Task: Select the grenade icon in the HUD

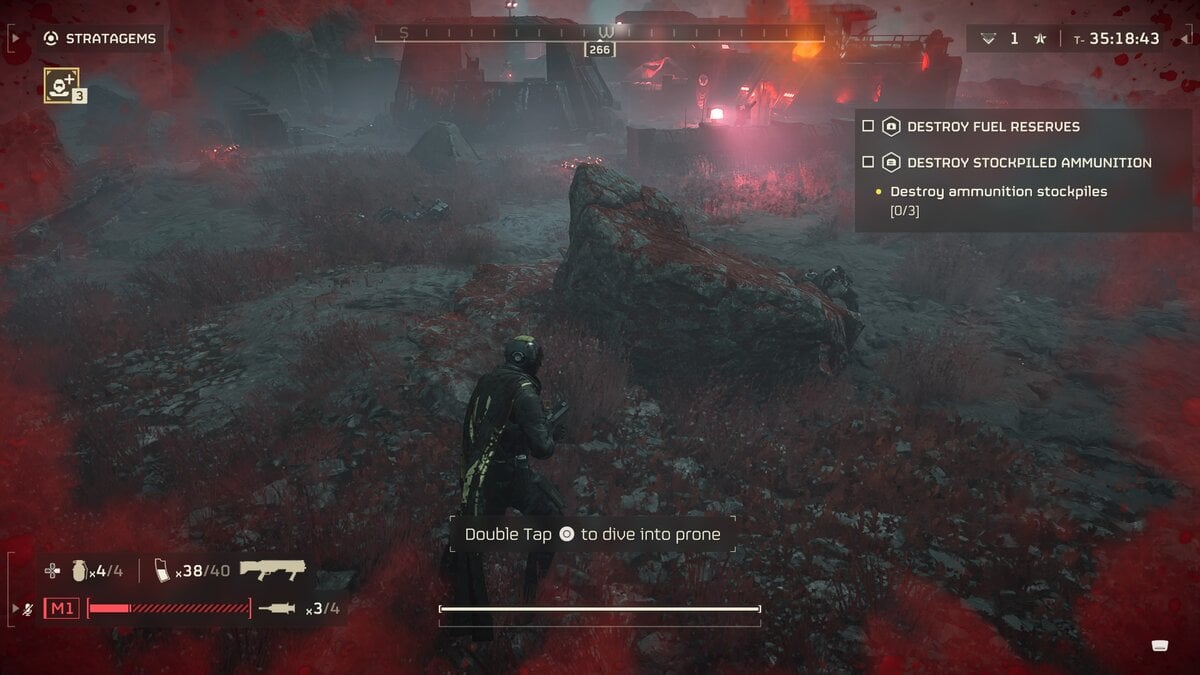Action: pos(81,572)
